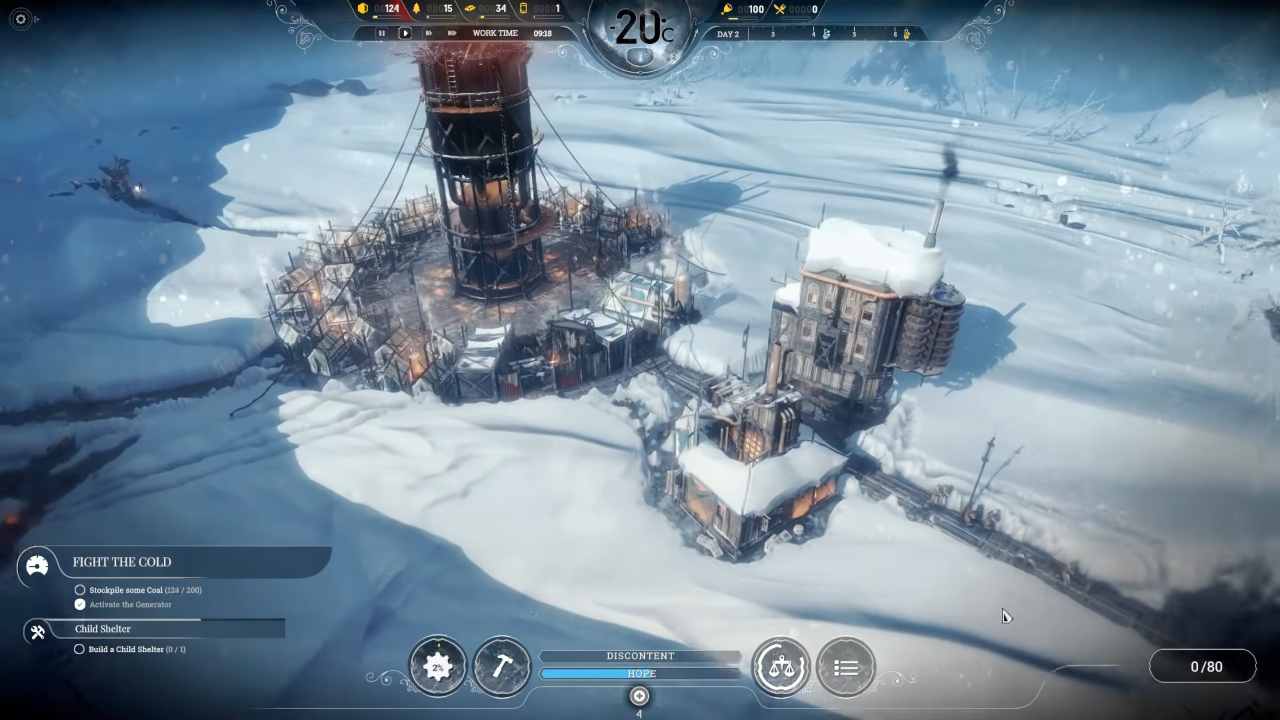Image resolution: width=1280 pixels, height=720 pixels.
Task: Open the settings gear in the corner
Action: point(21,19)
